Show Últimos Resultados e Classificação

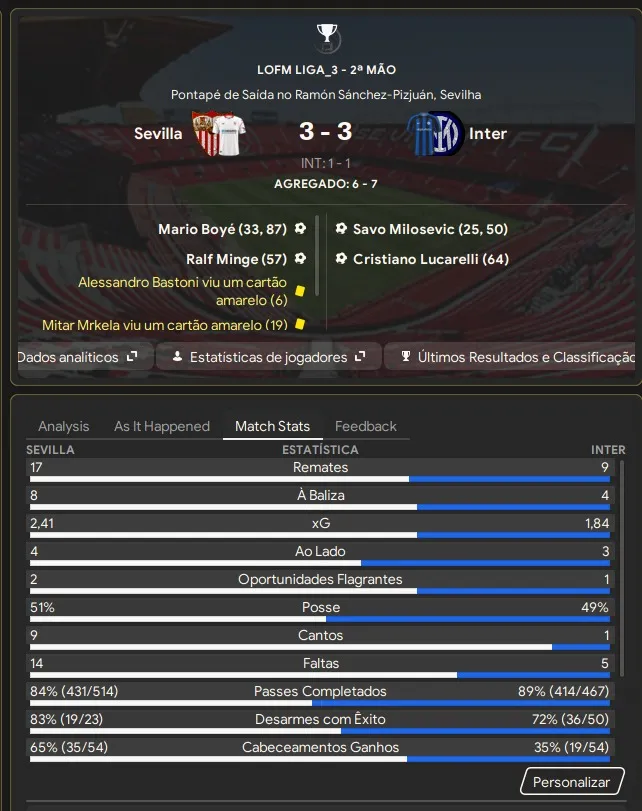[514, 357]
